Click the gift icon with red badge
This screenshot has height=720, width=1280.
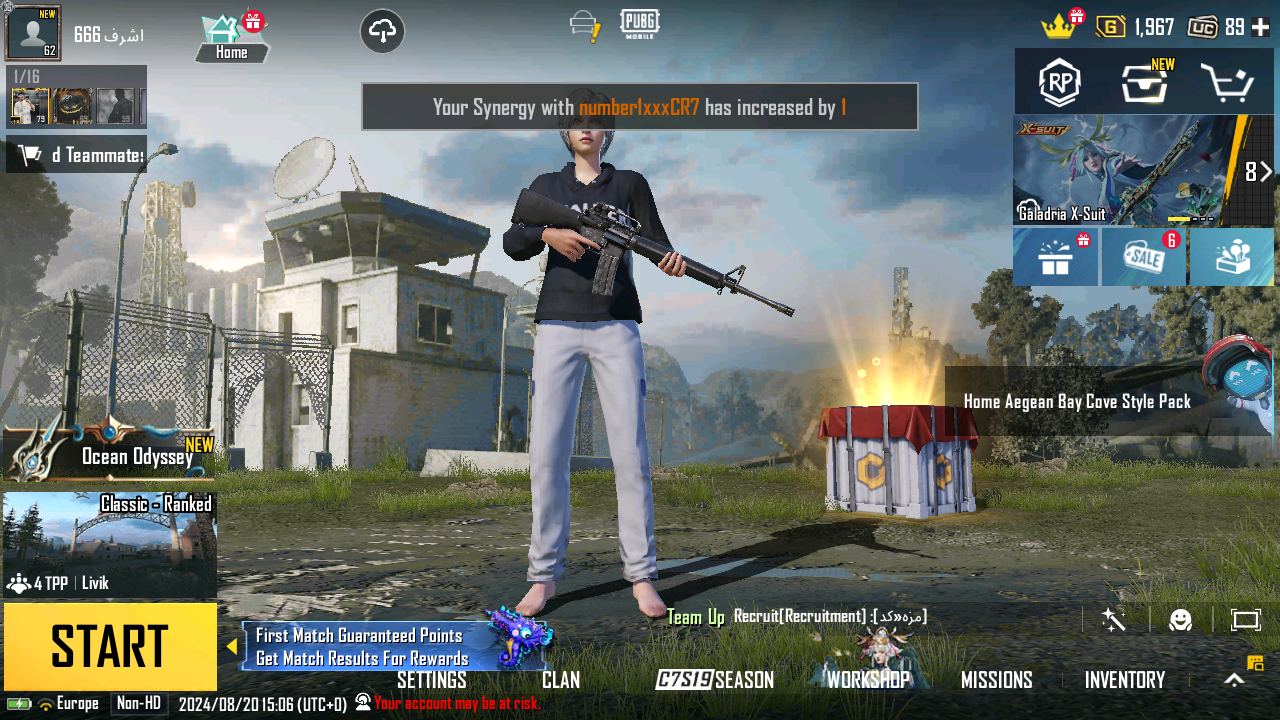pyautogui.click(x=1055, y=257)
